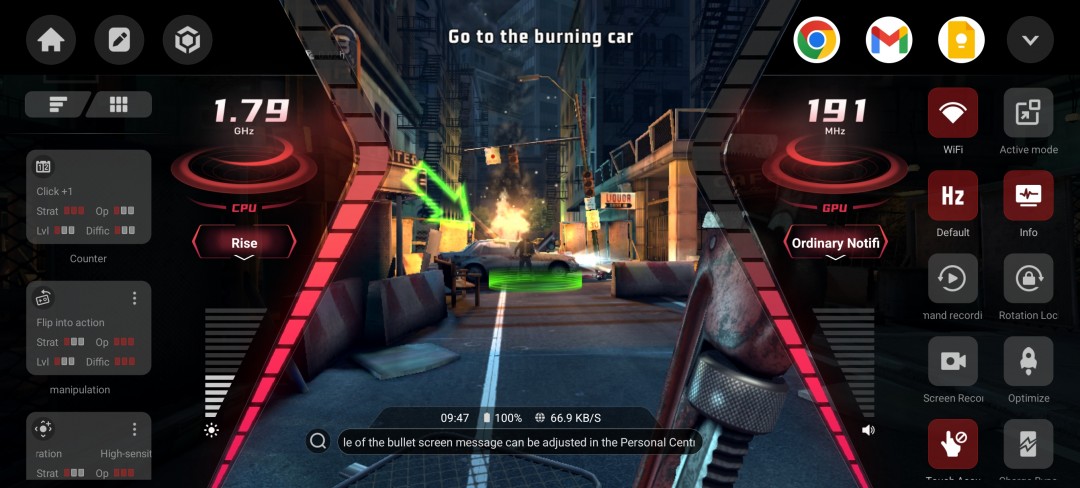The width and height of the screenshot is (1080, 488).
Task: Toggle the Info monitor tile
Action: pyautogui.click(x=1028, y=196)
